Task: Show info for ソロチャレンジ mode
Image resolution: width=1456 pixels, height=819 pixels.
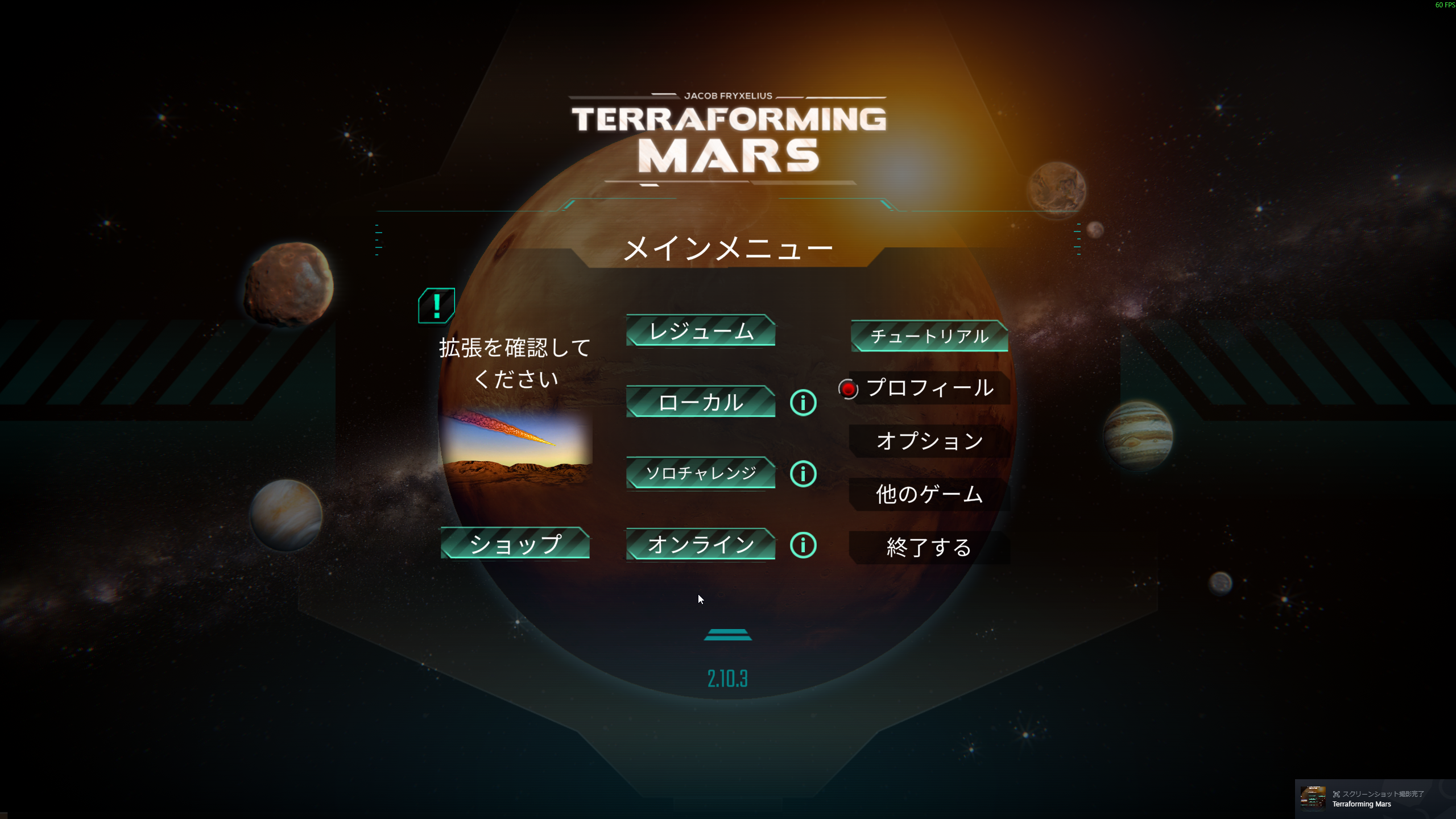Action: [x=803, y=474]
